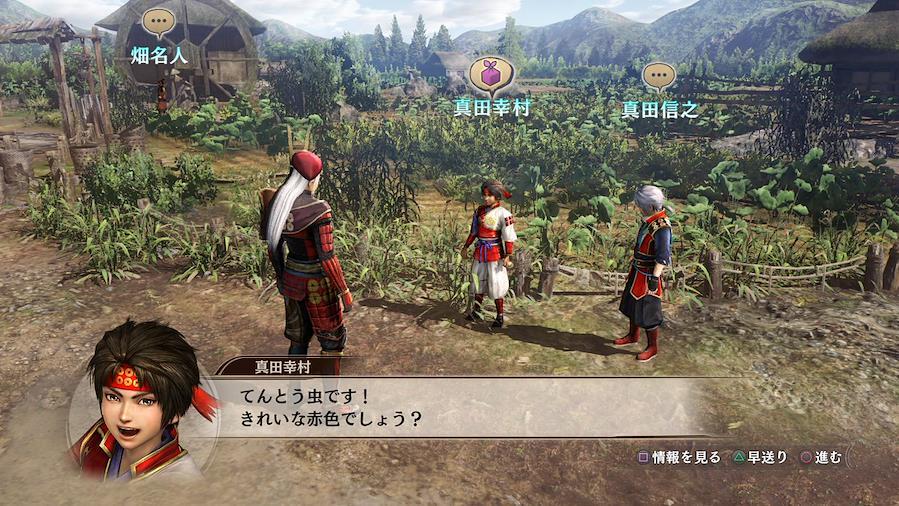Select the 真田信之 speech bubble marker
This screenshot has width=899, height=506.
coord(659,76)
